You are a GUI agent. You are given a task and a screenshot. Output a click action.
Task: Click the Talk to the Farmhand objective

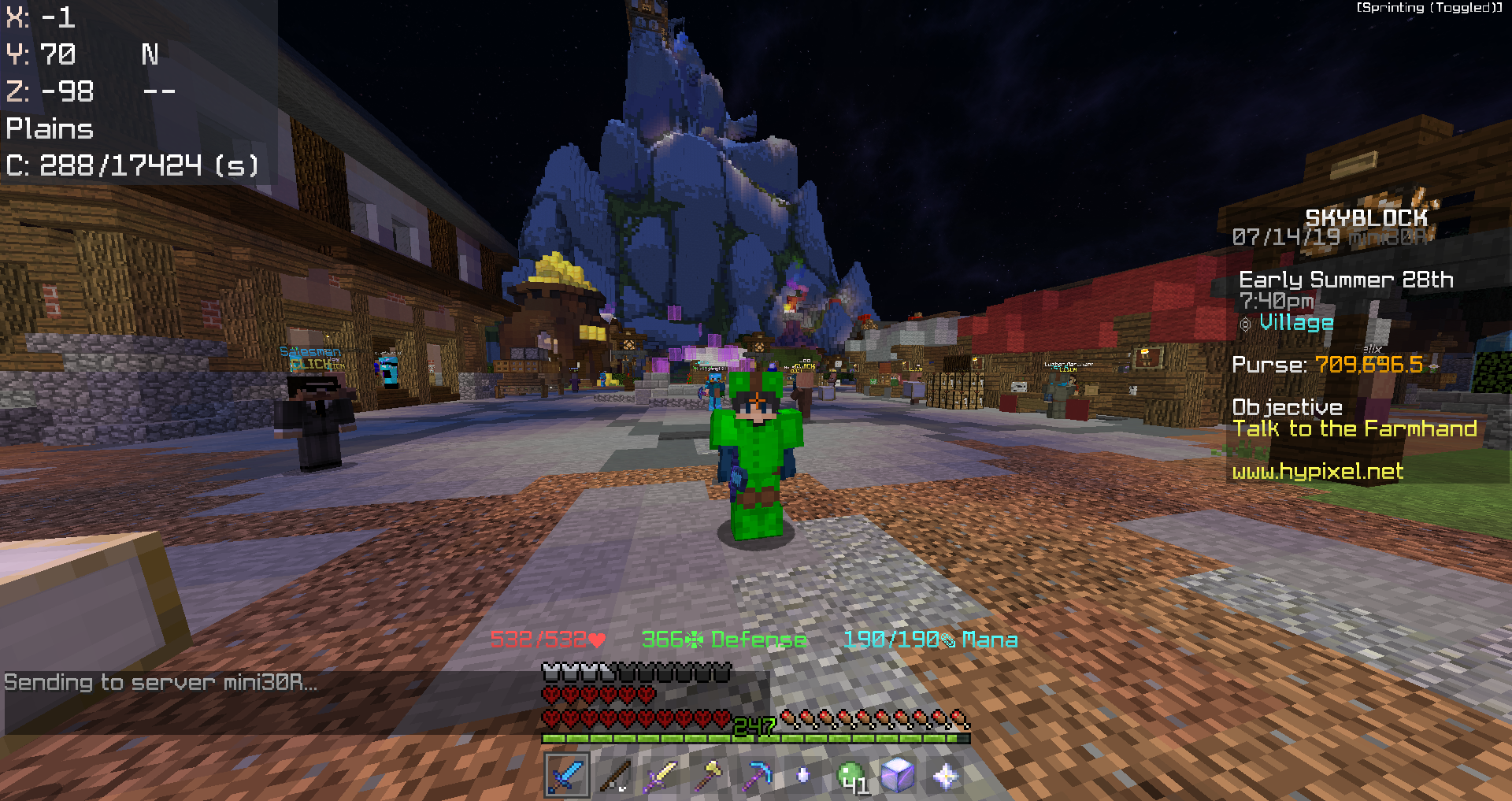(1354, 428)
